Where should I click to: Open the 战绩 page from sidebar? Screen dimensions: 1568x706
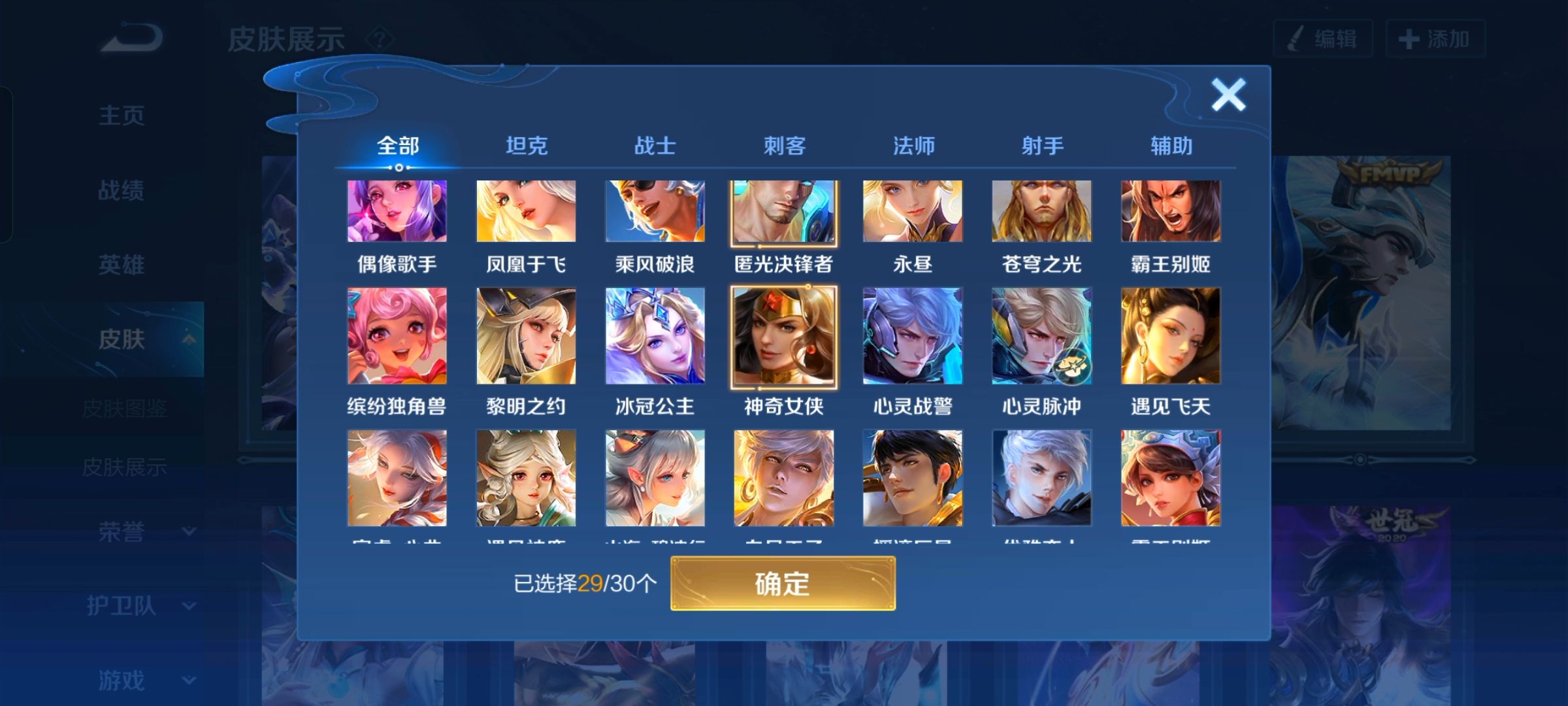tap(121, 190)
